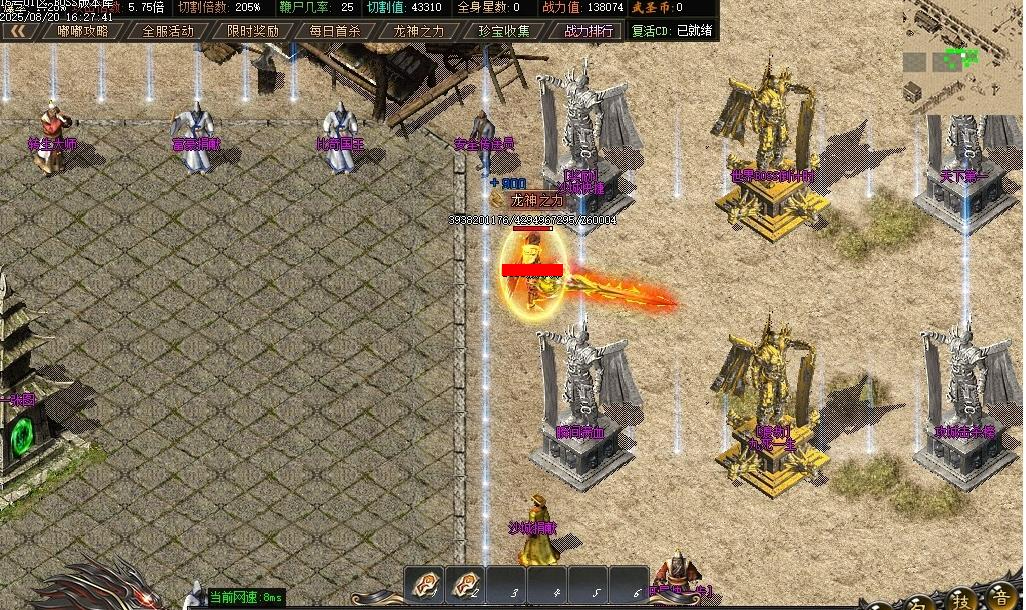1026x610 pixels.
Task: Open the 每日首杀 daily first kill menu
Action: tap(335, 30)
